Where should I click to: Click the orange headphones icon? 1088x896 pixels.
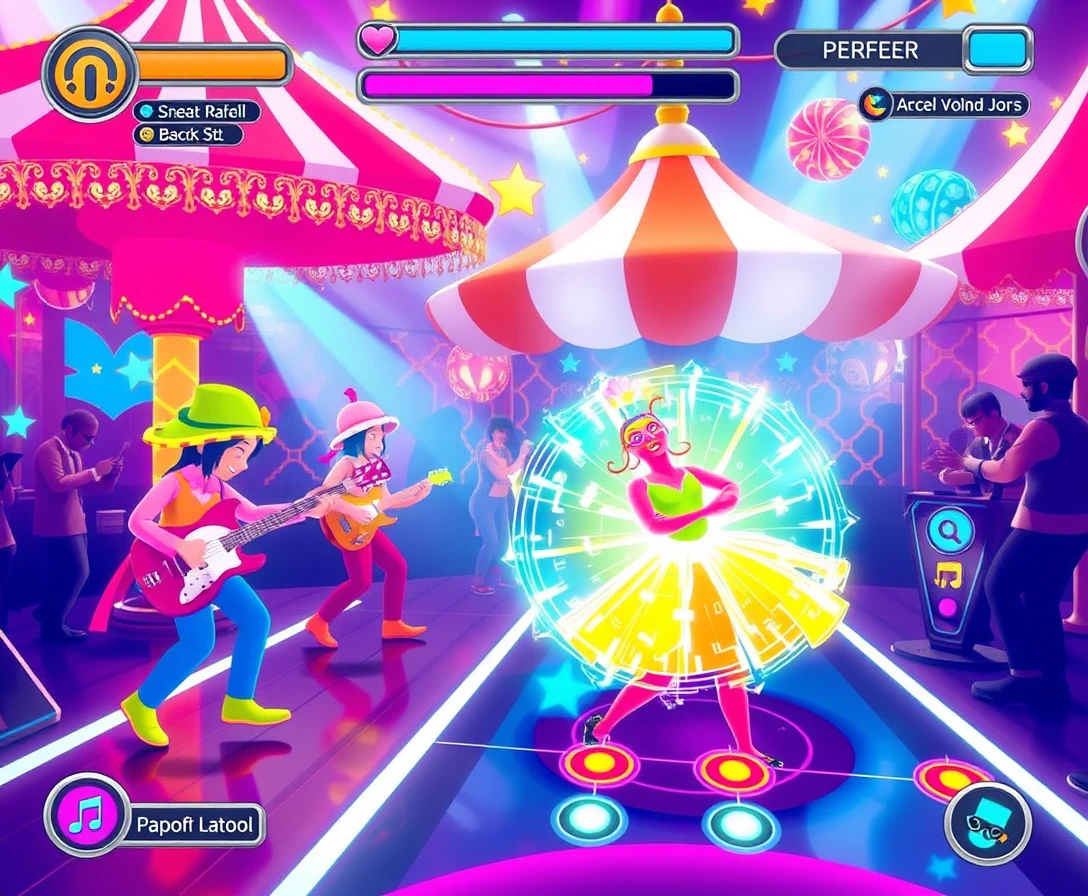[x=90, y=67]
